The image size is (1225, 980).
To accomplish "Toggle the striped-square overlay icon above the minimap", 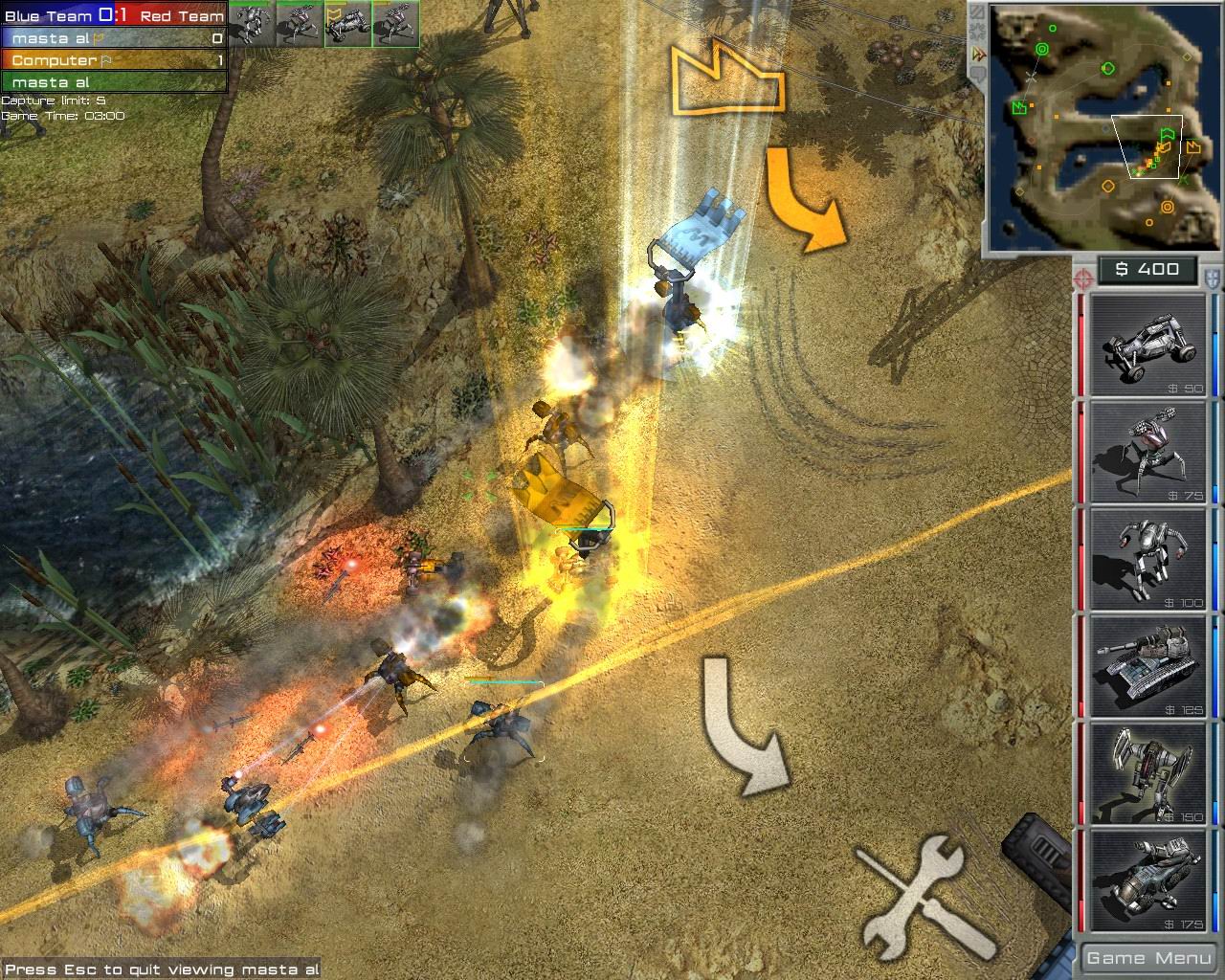I will click(x=977, y=12).
